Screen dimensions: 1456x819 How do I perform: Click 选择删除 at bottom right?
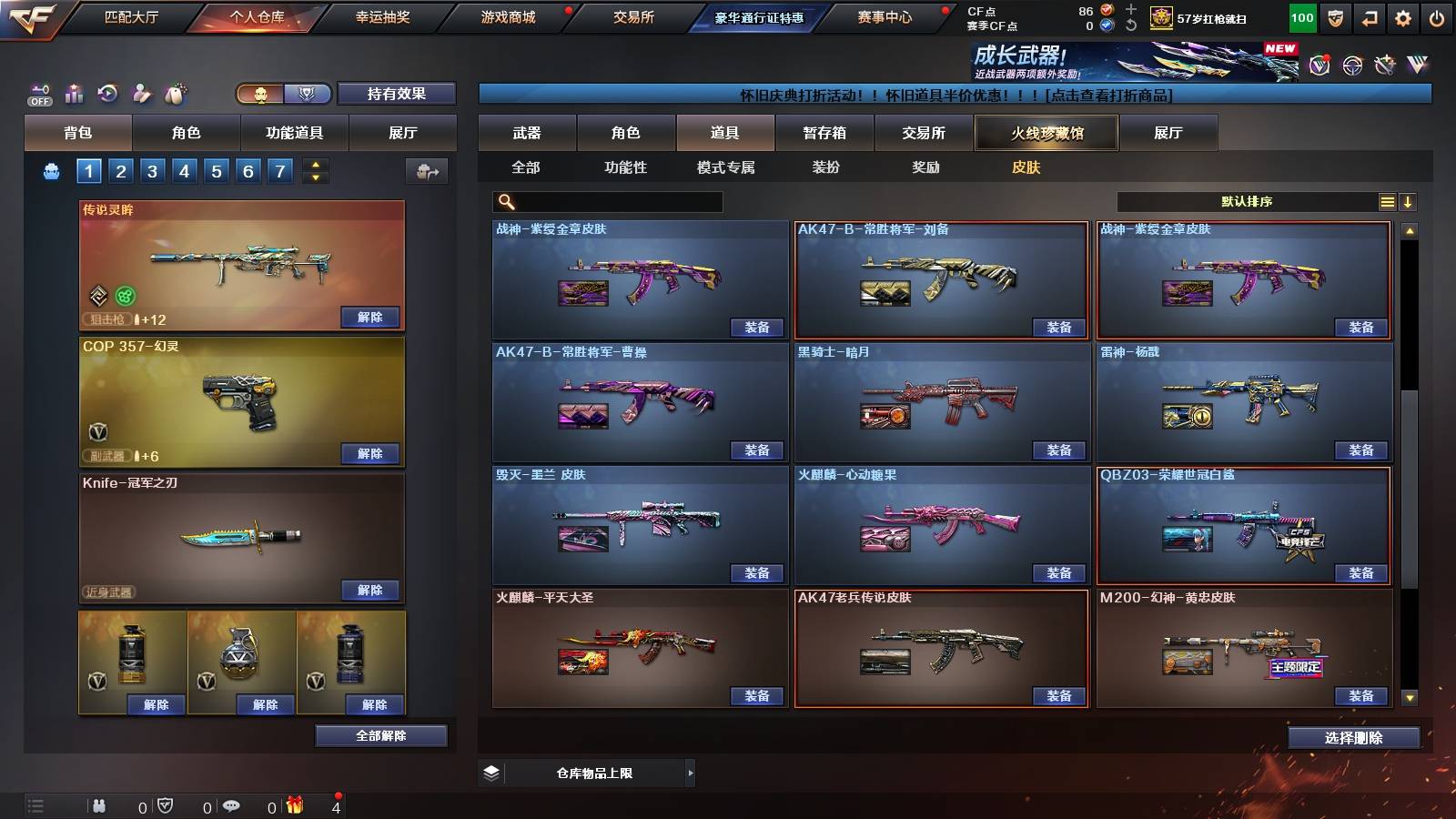coord(1353,737)
